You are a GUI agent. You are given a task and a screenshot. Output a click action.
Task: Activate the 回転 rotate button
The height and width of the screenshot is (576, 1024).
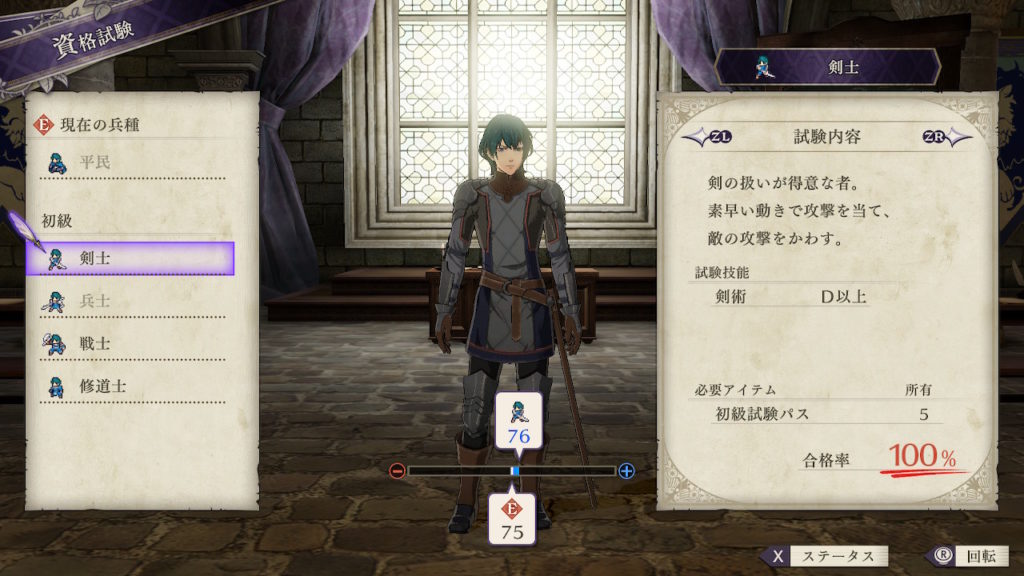tap(958, 556)
